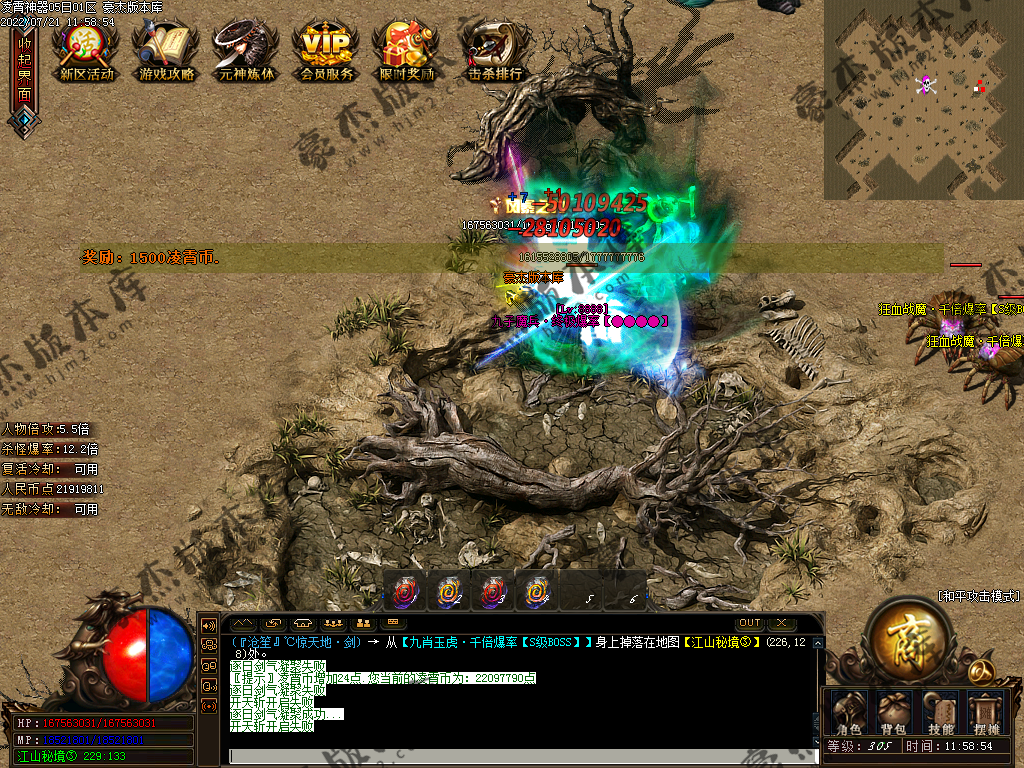The image size is (1024, 768).
Task: Claim from the 限时奖励 gift box icon
Action: [x=407, y=49]
